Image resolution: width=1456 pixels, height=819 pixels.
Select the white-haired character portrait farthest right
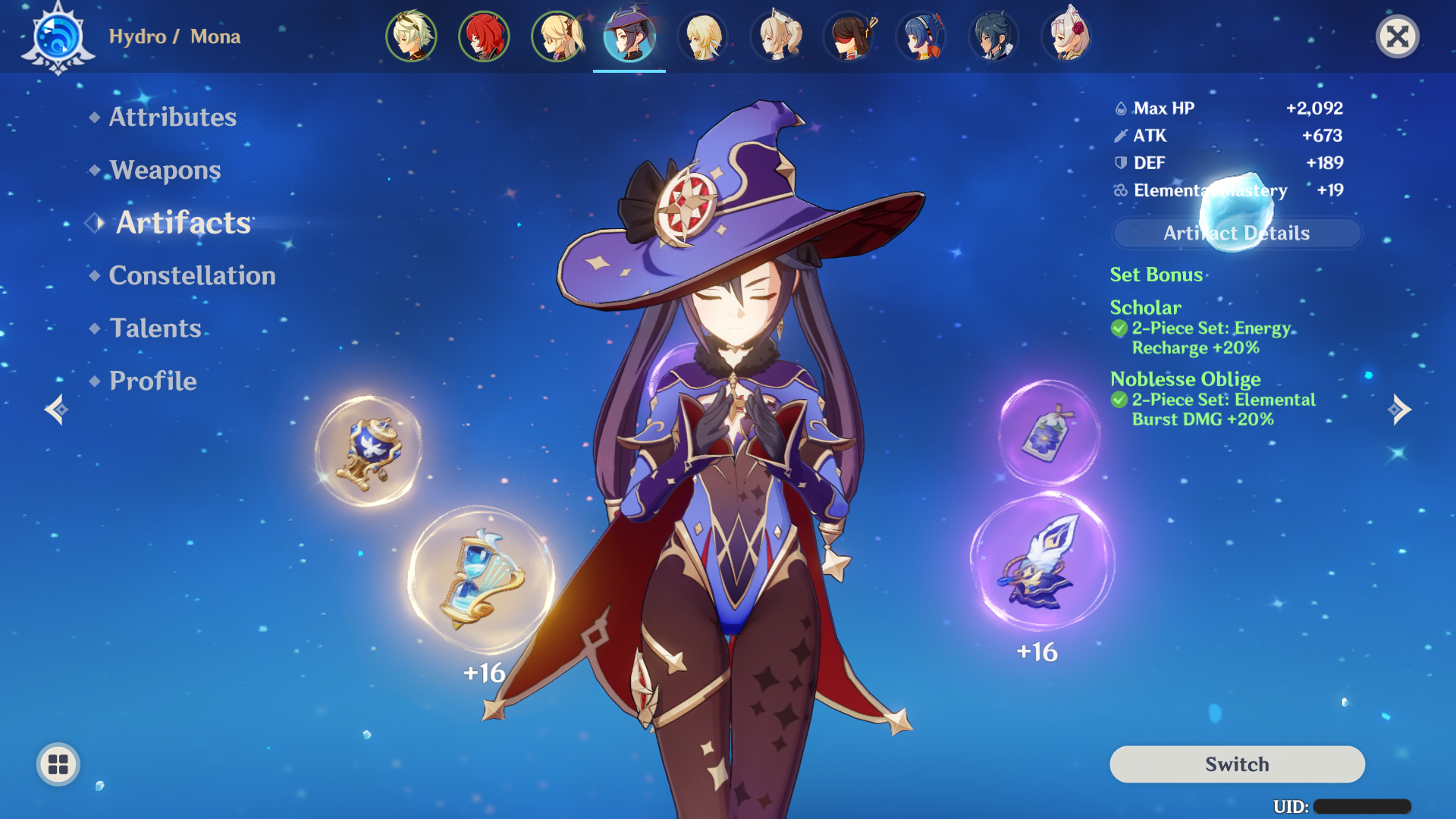point(1068,36)
